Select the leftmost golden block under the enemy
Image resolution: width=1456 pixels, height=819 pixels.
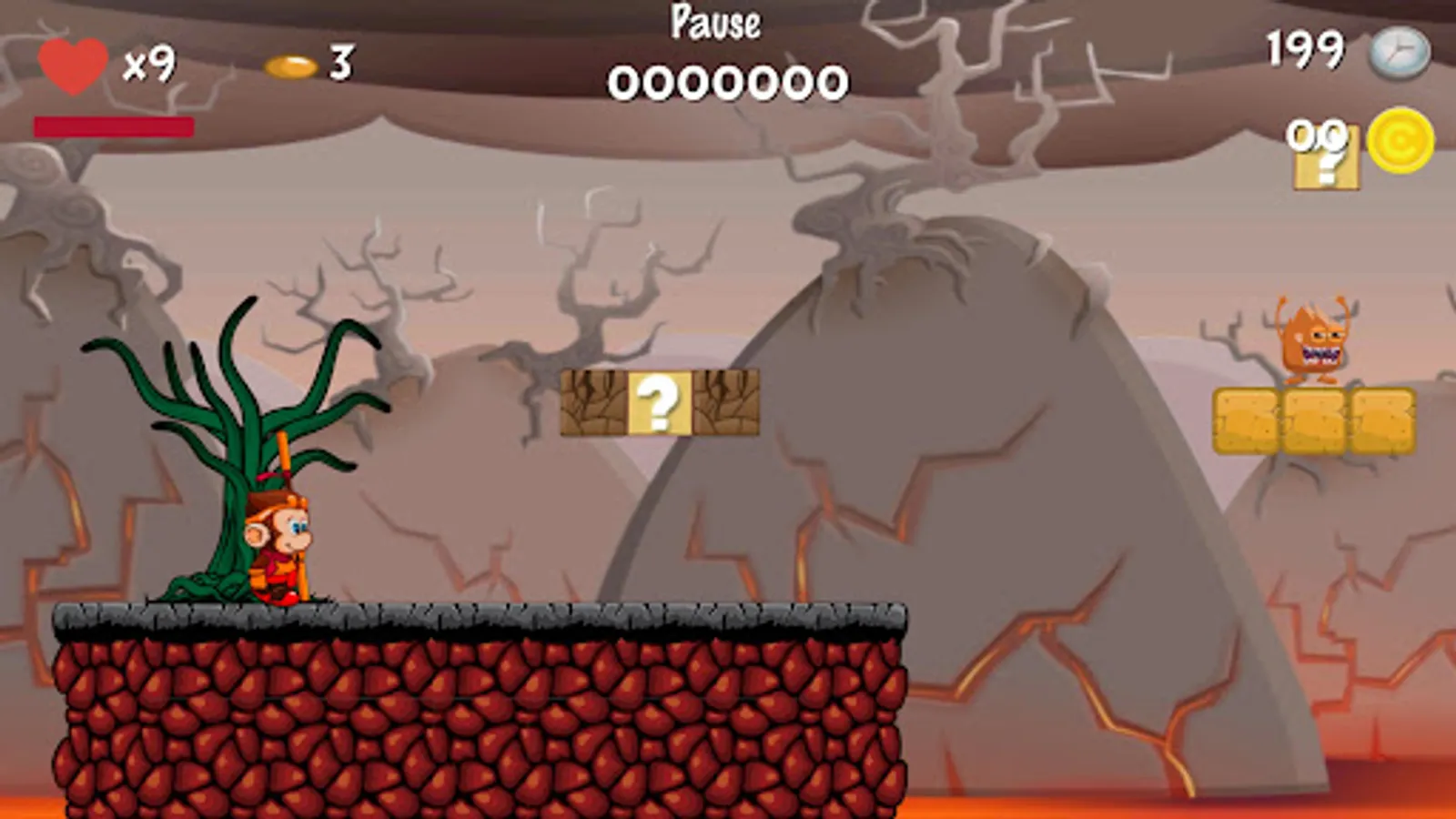point(1249,420)
